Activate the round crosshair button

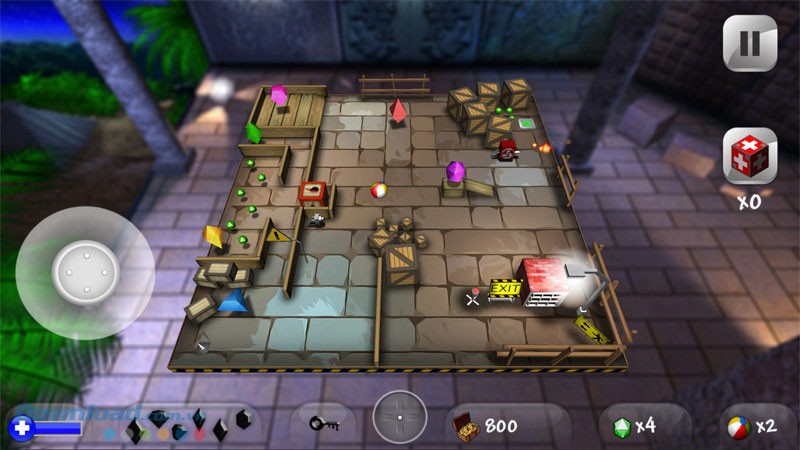pyautogui.click(x=400, y=417)
